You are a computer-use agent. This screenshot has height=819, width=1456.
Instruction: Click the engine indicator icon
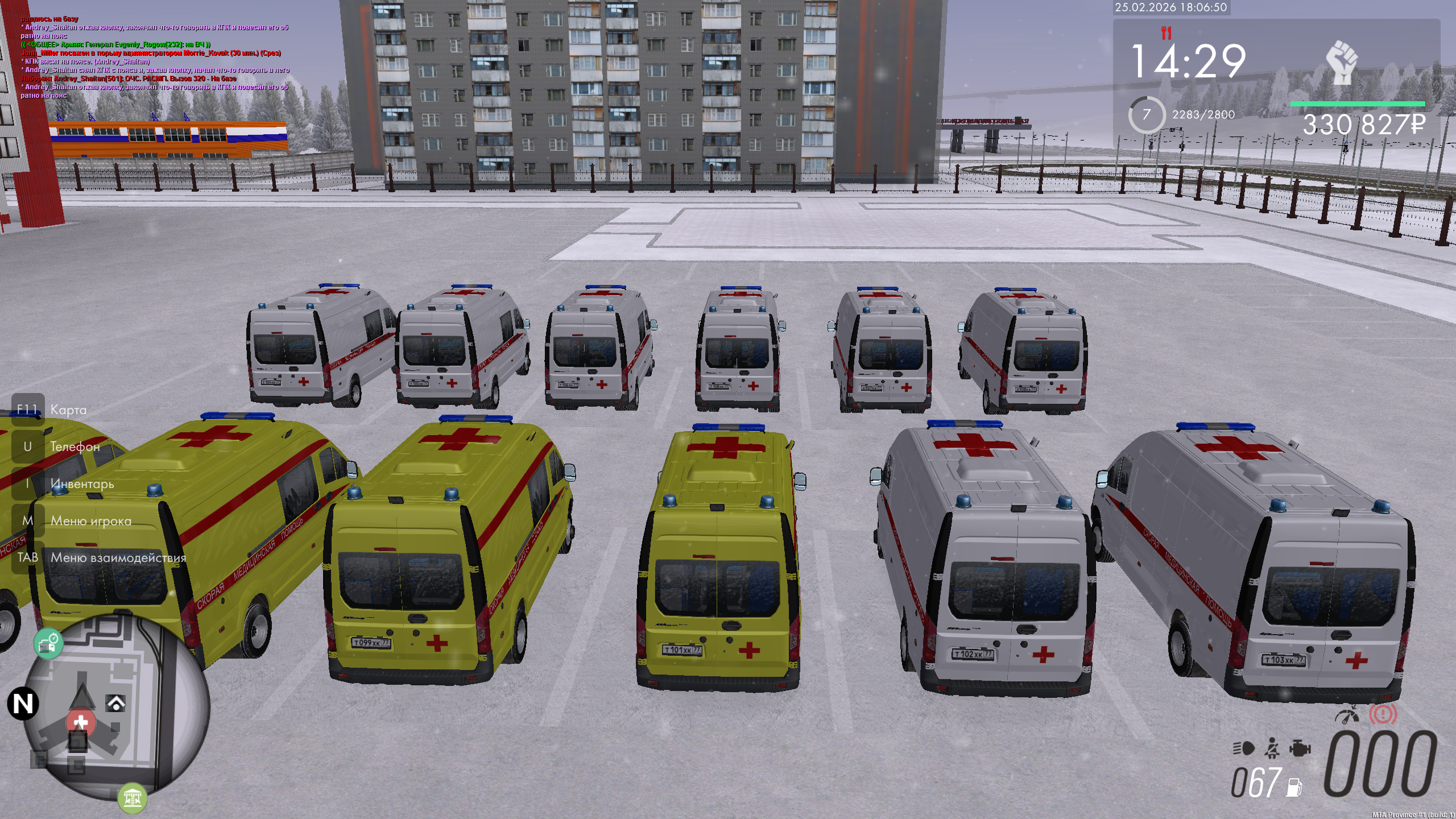point(1300,748)
